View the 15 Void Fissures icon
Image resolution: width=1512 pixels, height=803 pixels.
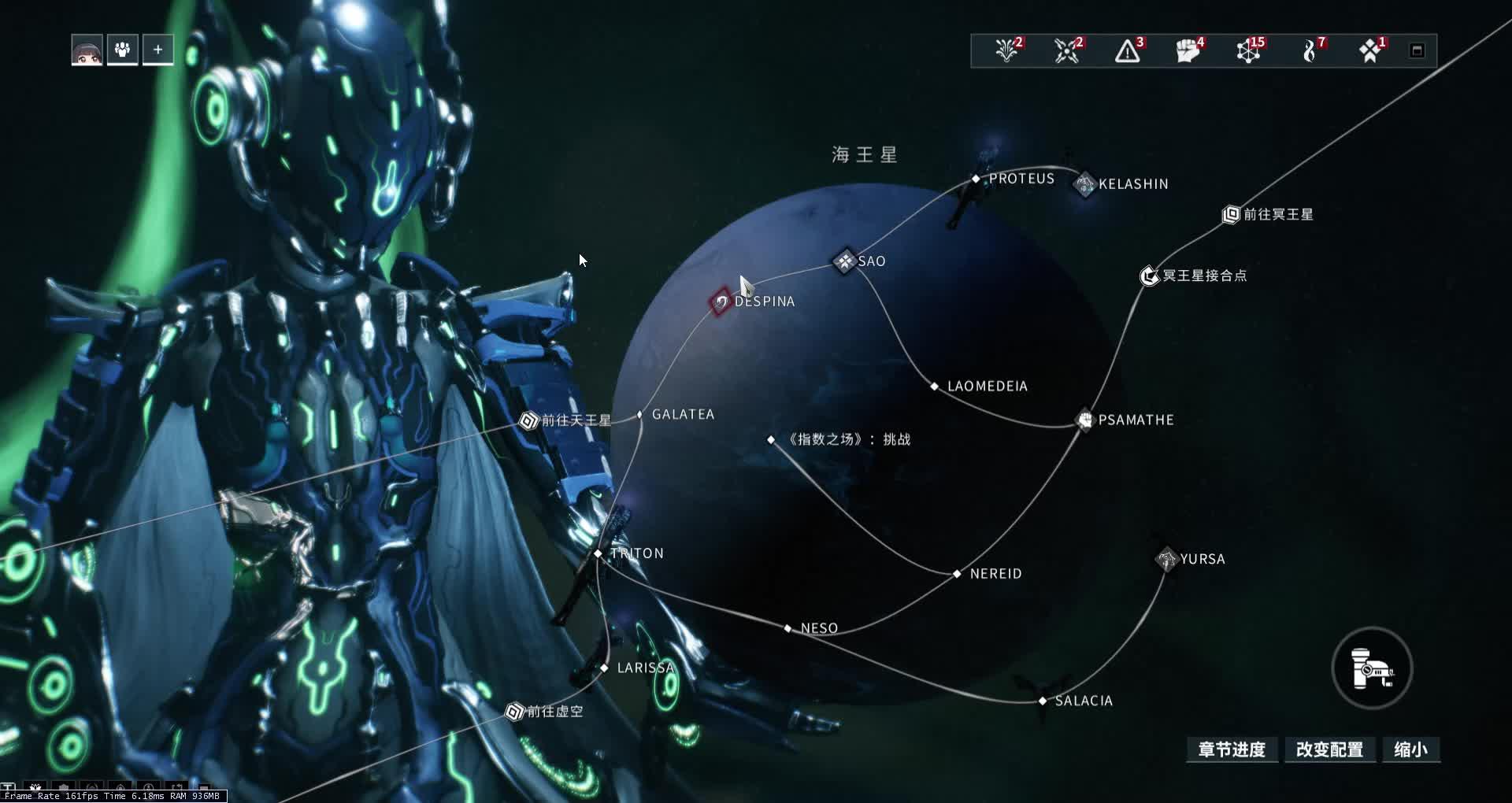coord(1248,50)
